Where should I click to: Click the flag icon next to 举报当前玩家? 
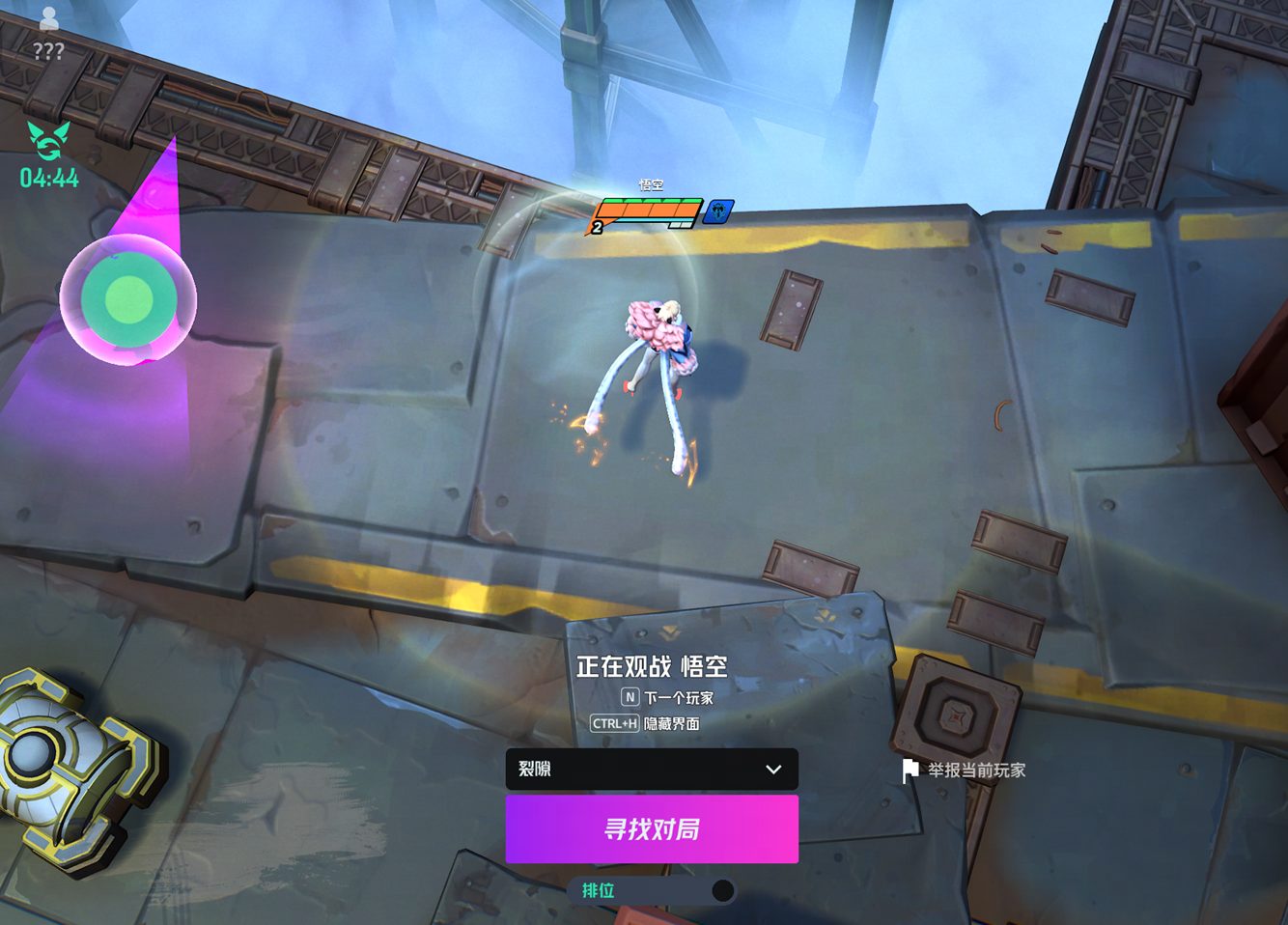coord(909,770)
